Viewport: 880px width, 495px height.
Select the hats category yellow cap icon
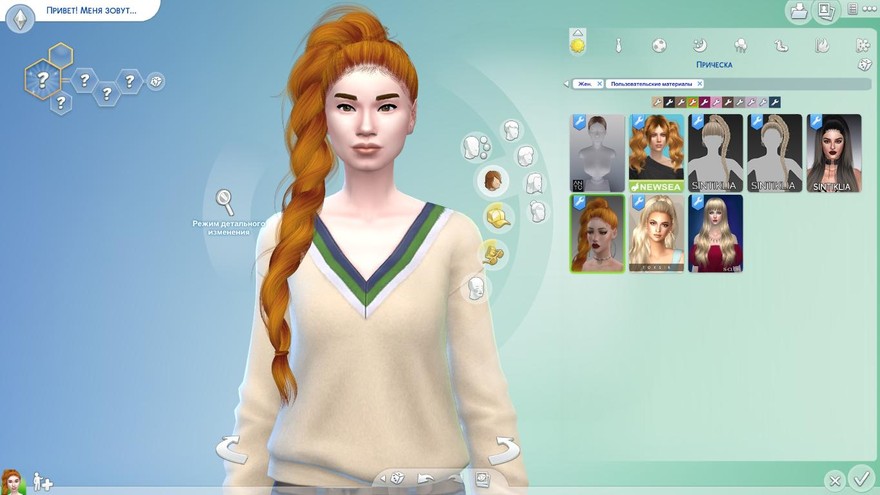point(496,216)
